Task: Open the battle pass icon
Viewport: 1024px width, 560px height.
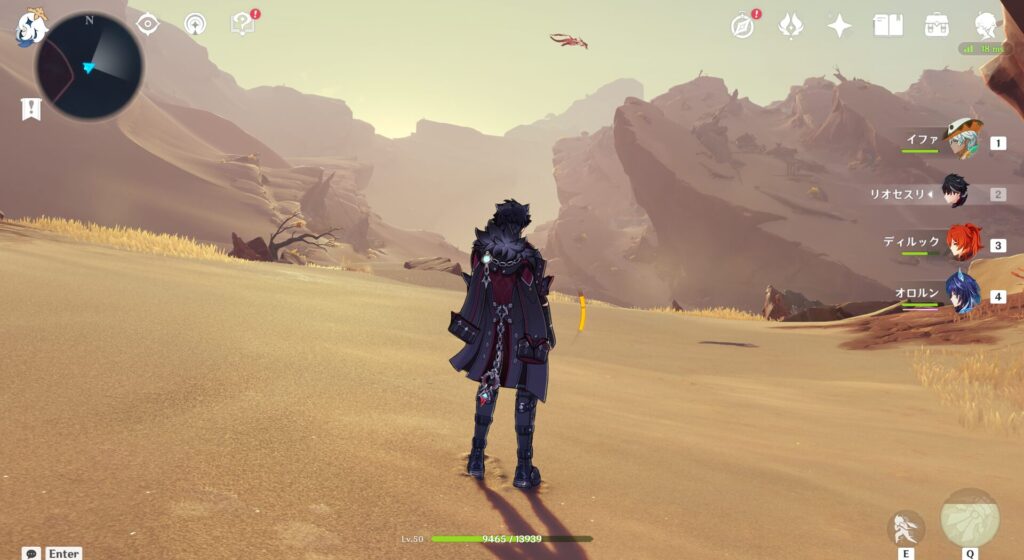Action: tap(791, 26)
